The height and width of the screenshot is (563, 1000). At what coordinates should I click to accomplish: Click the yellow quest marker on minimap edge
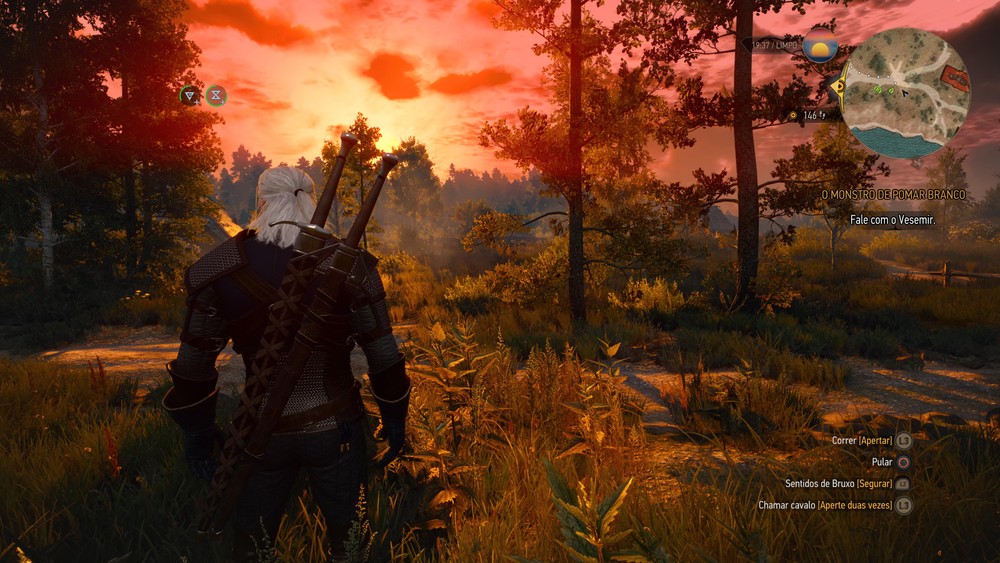[838, 86]
